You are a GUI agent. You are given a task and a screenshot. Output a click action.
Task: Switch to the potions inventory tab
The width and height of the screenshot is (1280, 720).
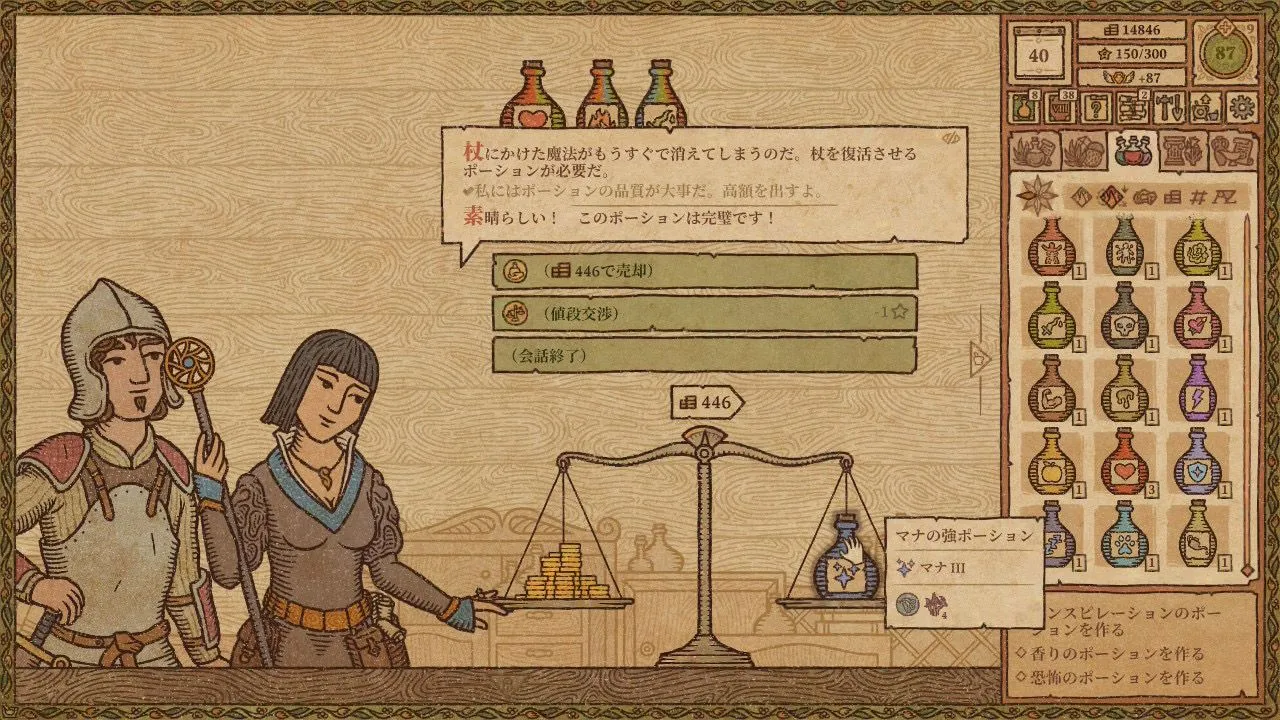[x=1133, y=151]
